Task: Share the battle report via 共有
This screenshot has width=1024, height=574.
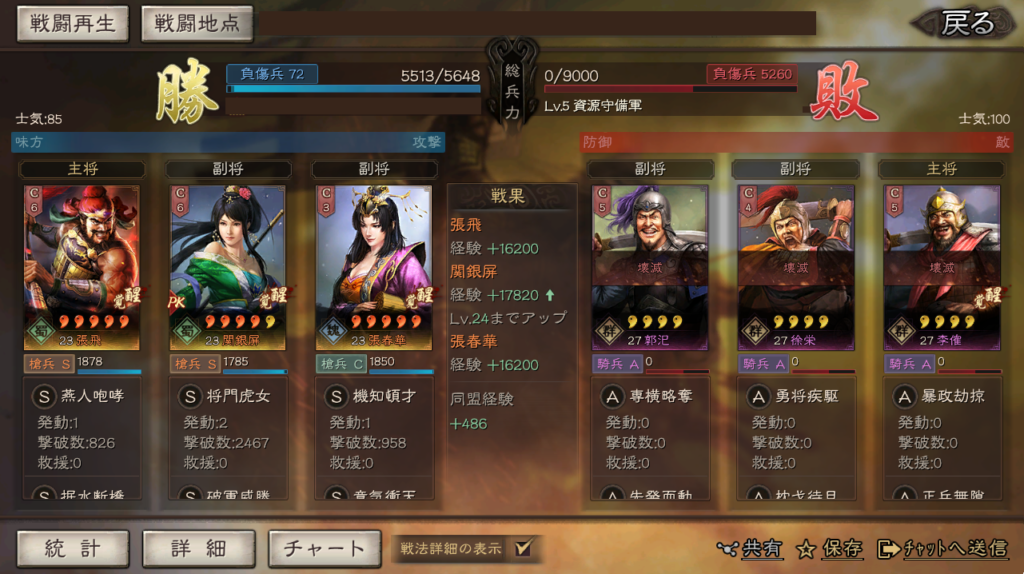Action: (751, 548)
